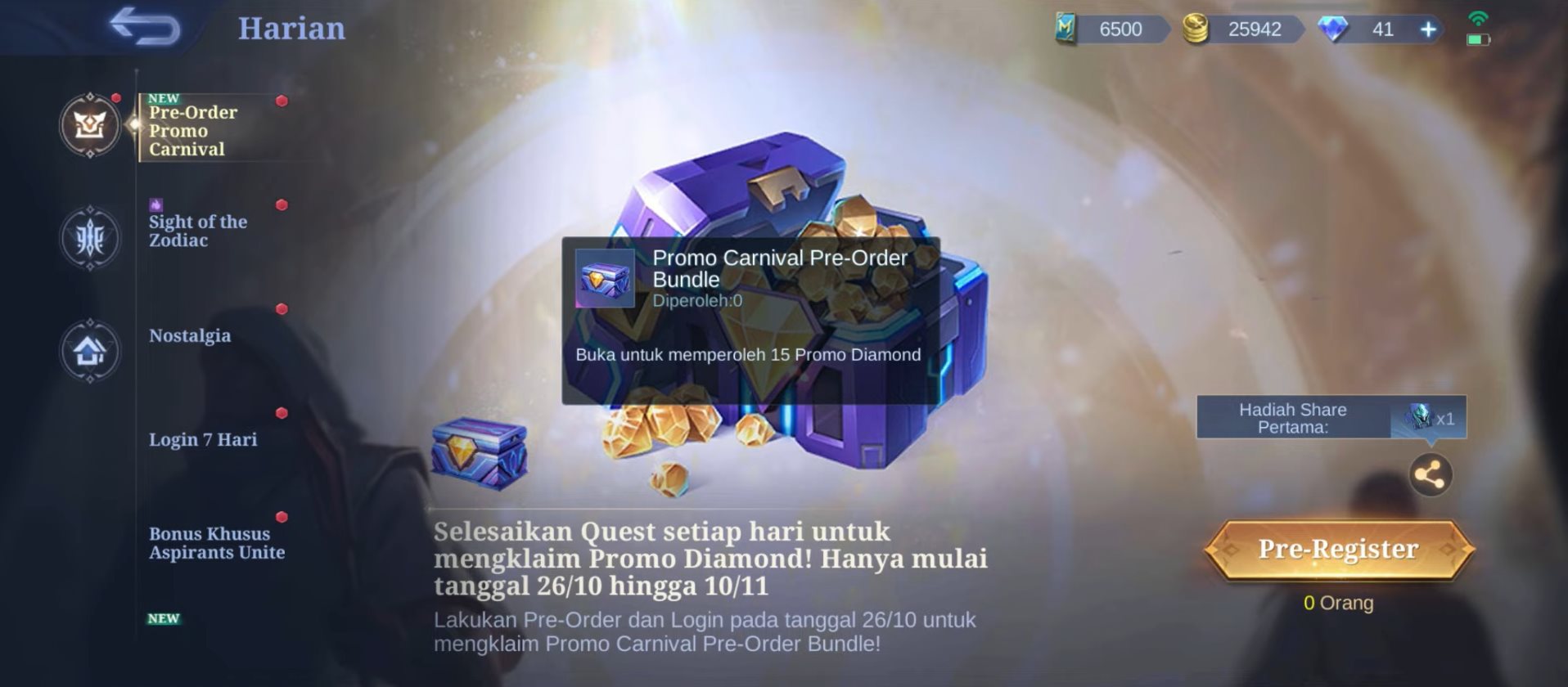Click the gold coin currency icon

tap(1194, 29)
